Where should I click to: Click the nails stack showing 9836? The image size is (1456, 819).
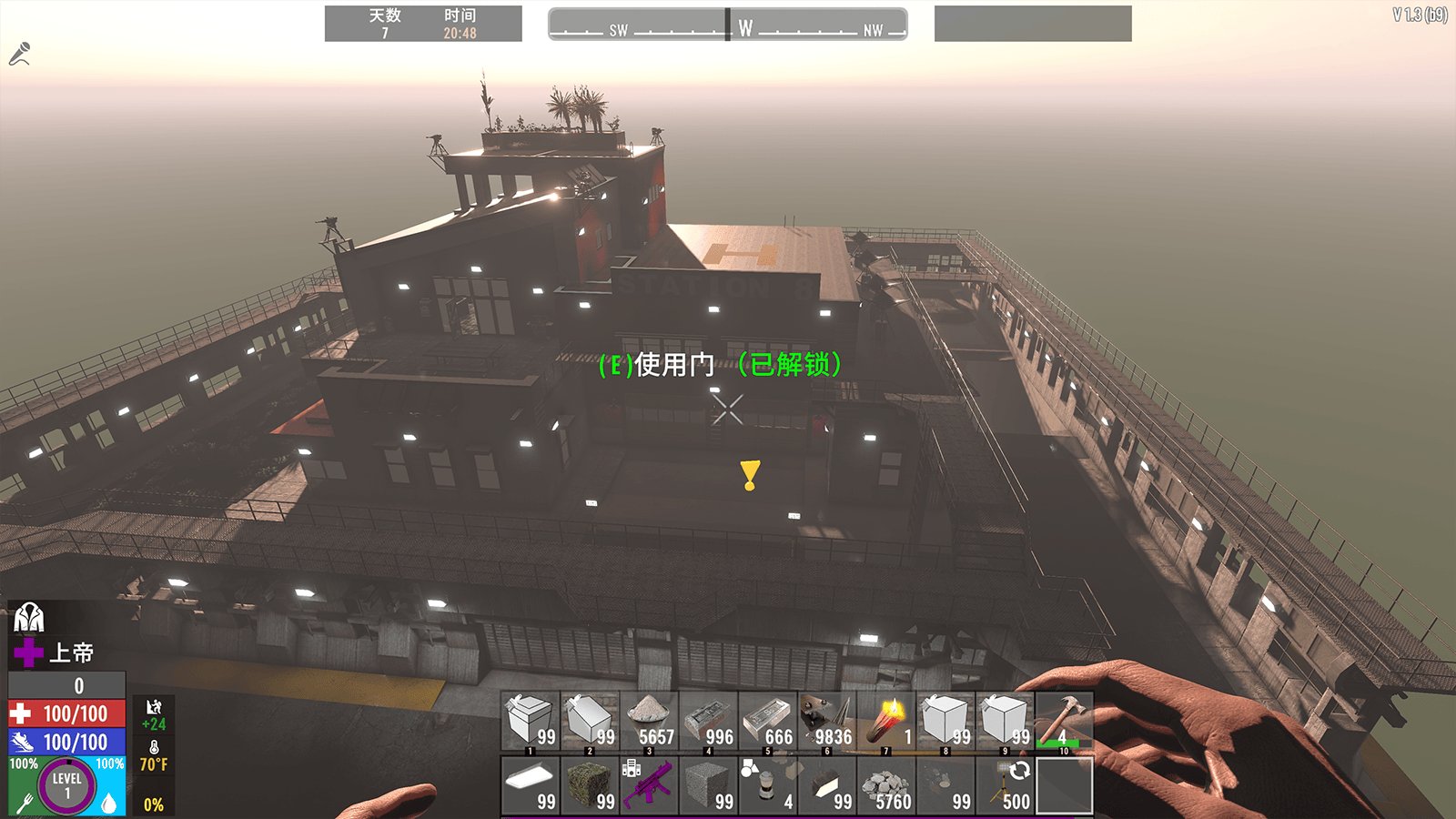(x=828, y=722)
